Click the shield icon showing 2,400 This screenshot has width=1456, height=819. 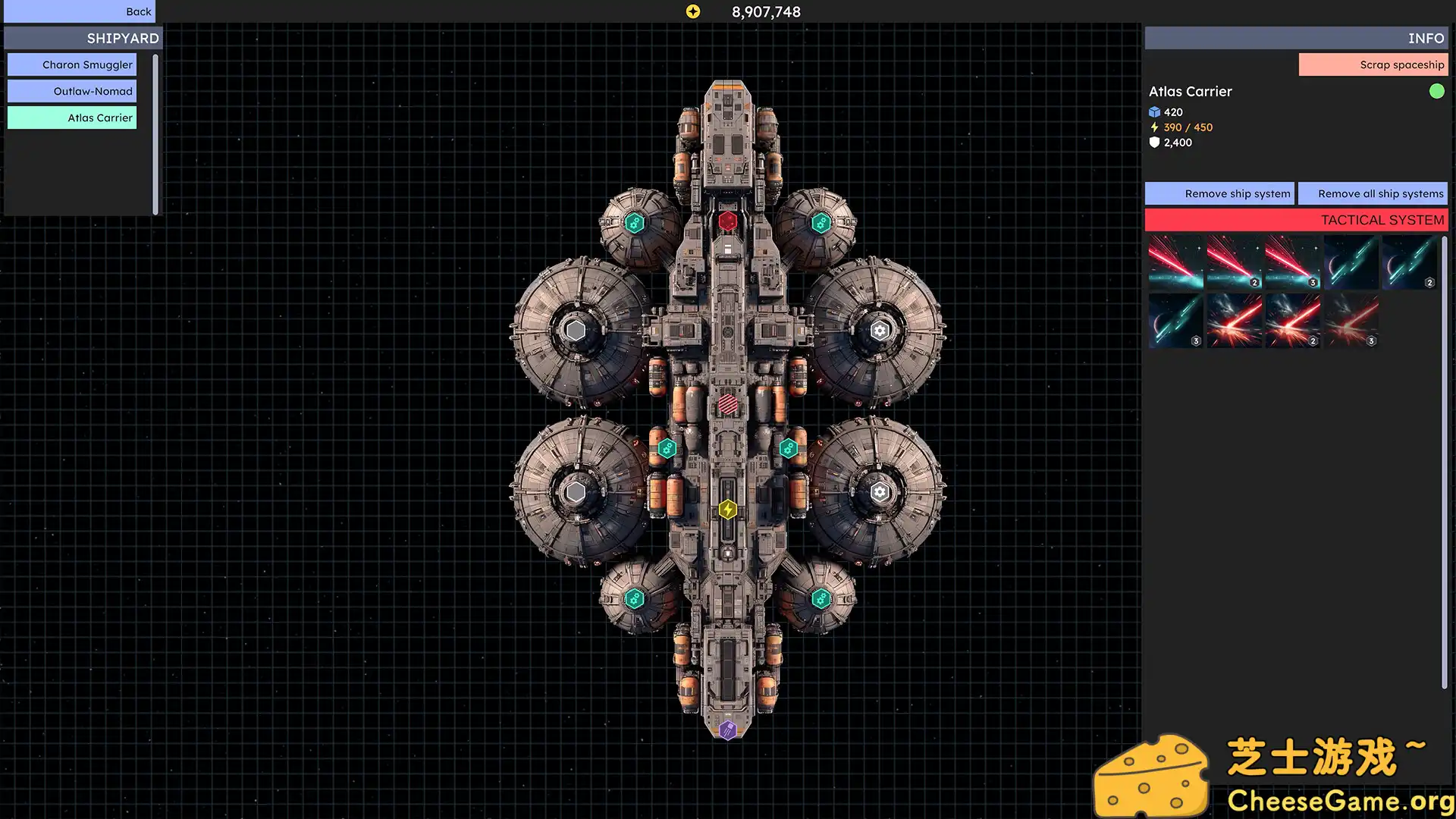[1154, 143]
